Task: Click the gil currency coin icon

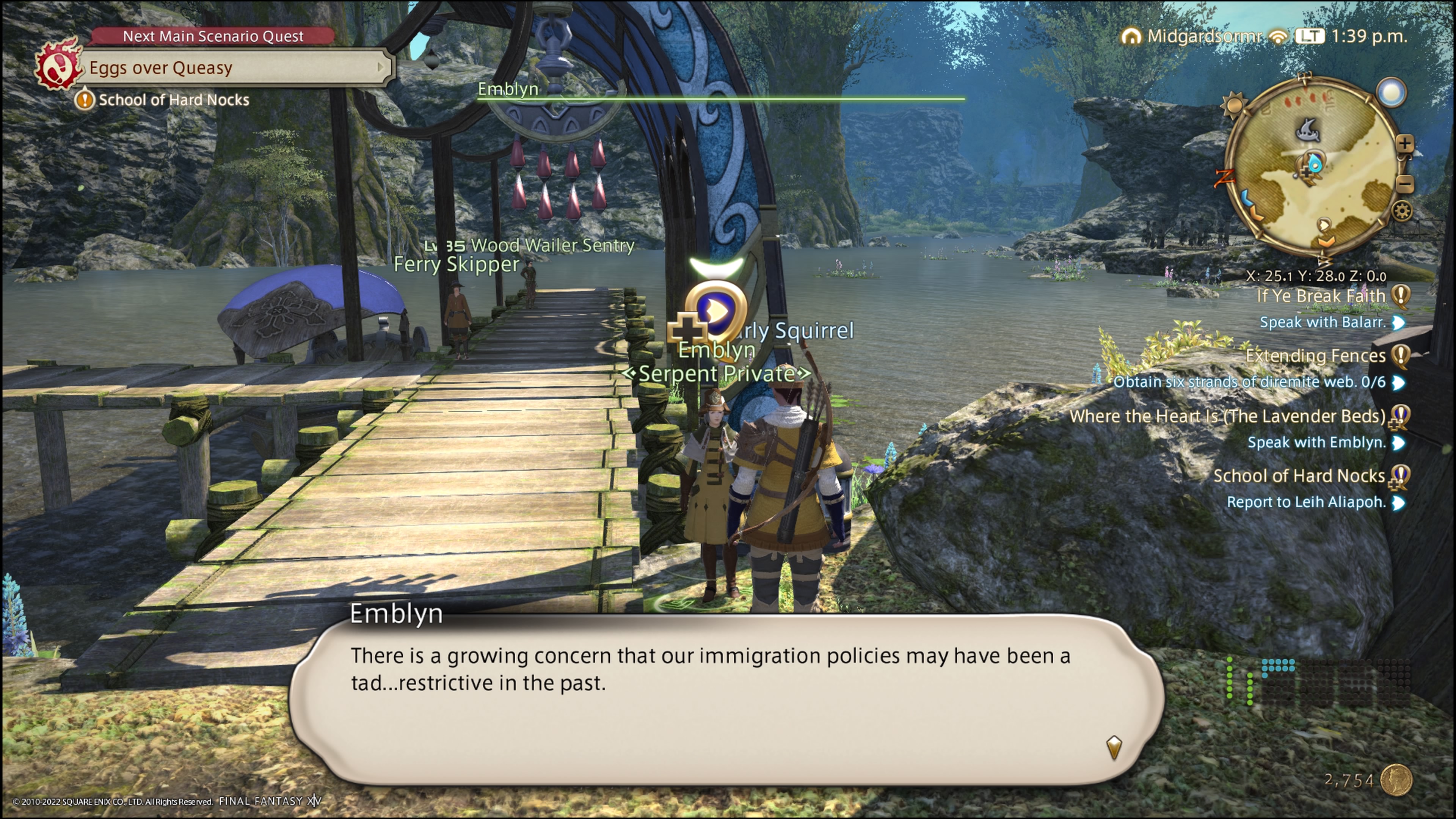Action: coord(1396,780)
